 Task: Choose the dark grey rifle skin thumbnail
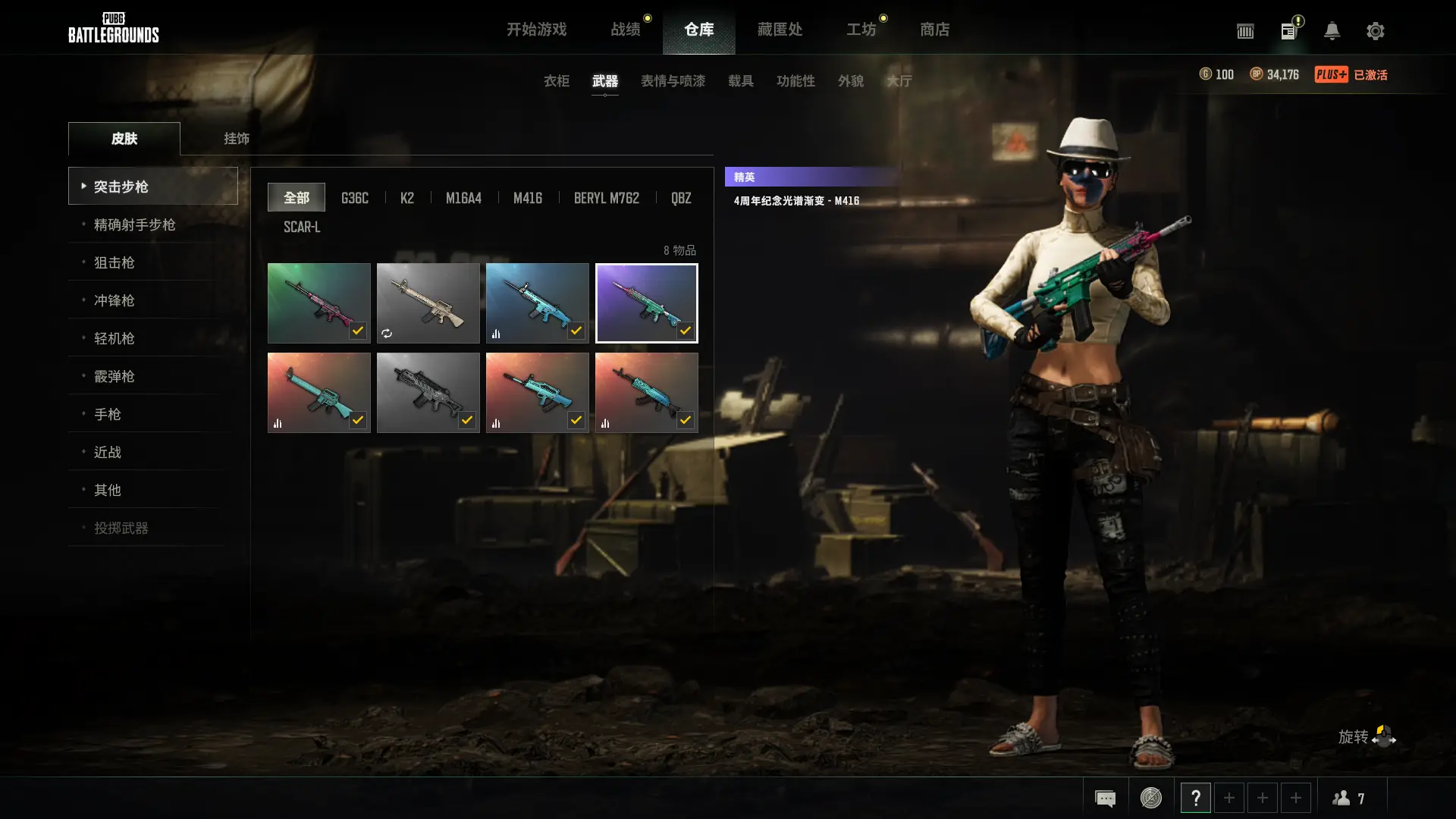click(428, 392)
